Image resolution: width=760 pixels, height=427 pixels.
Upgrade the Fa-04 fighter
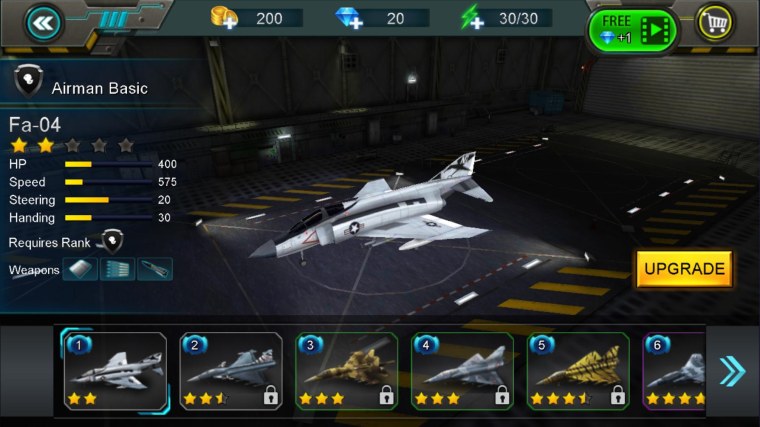684,269
